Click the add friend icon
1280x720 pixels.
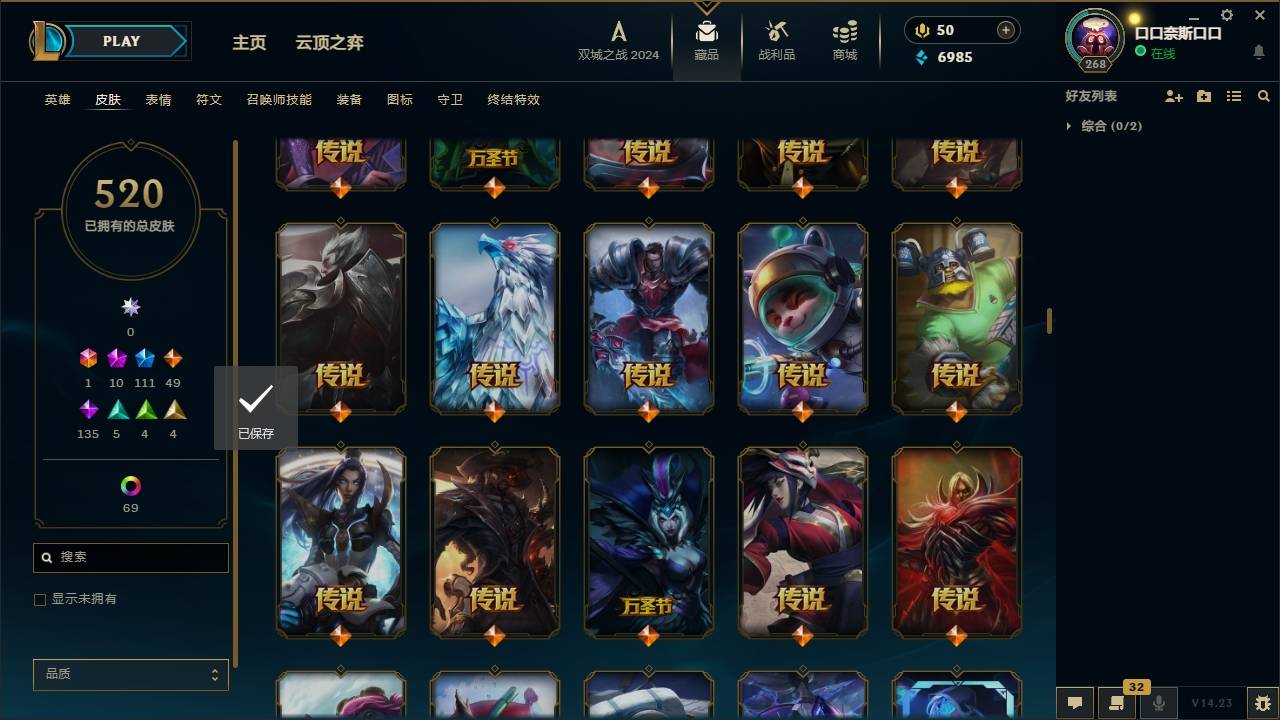pos(1173,96)
